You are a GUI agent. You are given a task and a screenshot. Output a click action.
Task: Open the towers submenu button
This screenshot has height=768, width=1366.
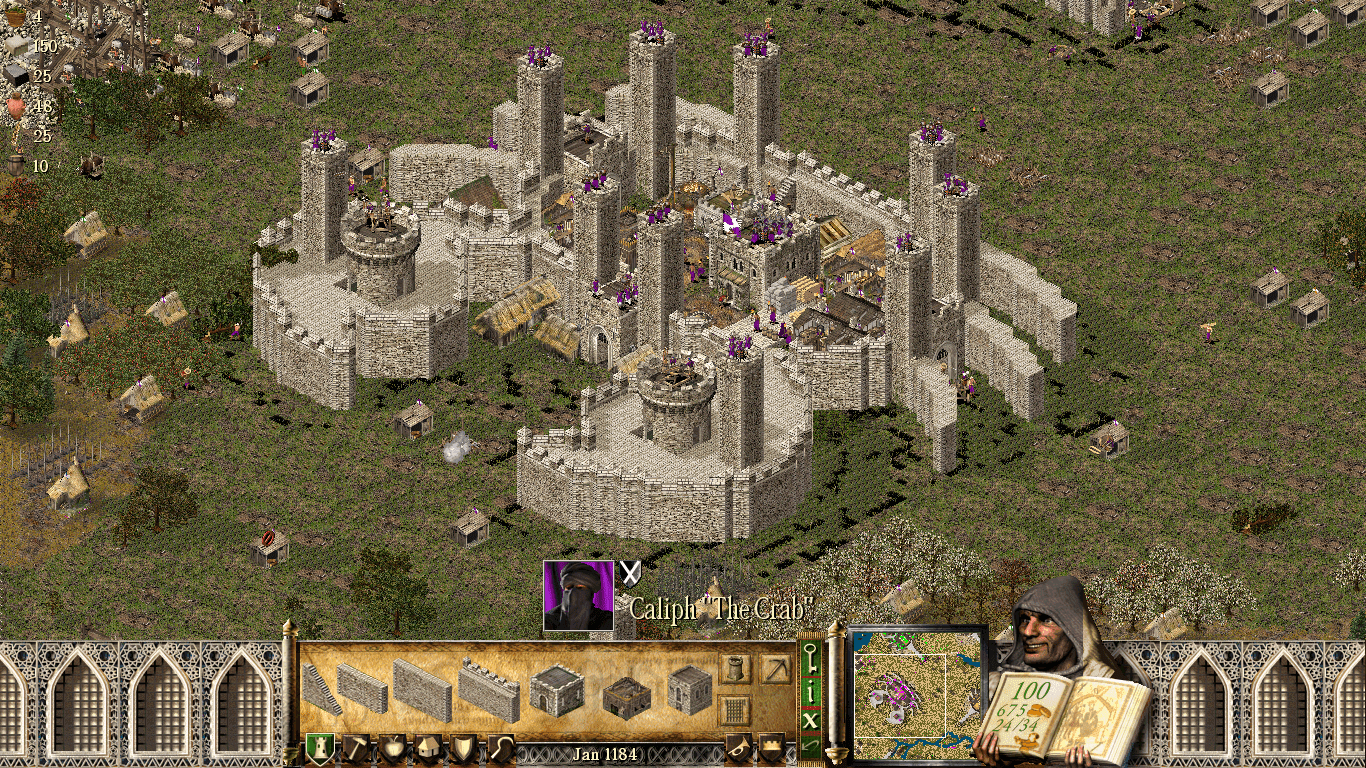735,669
